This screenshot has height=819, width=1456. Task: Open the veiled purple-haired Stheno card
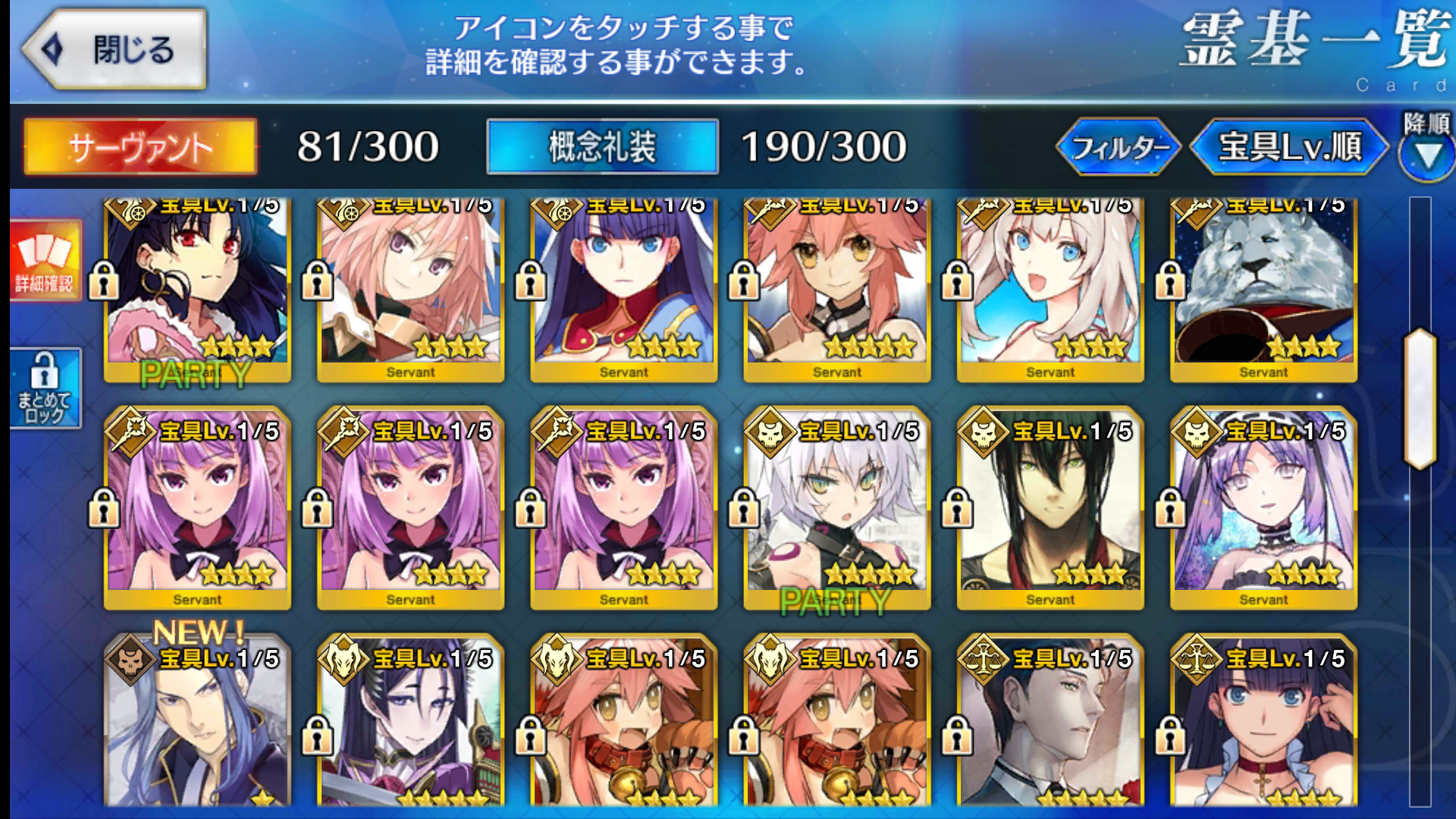pos(1263,508)
